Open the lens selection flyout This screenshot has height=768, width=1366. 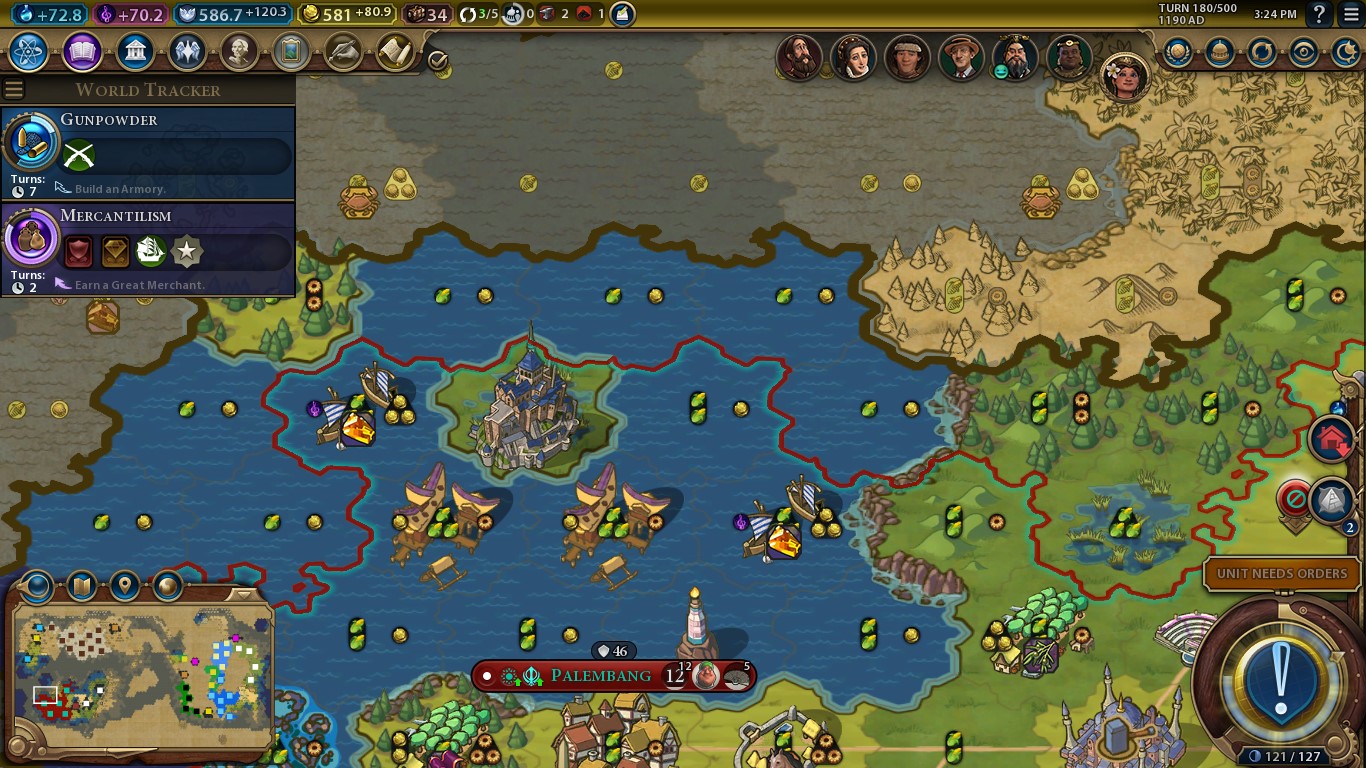38,588
